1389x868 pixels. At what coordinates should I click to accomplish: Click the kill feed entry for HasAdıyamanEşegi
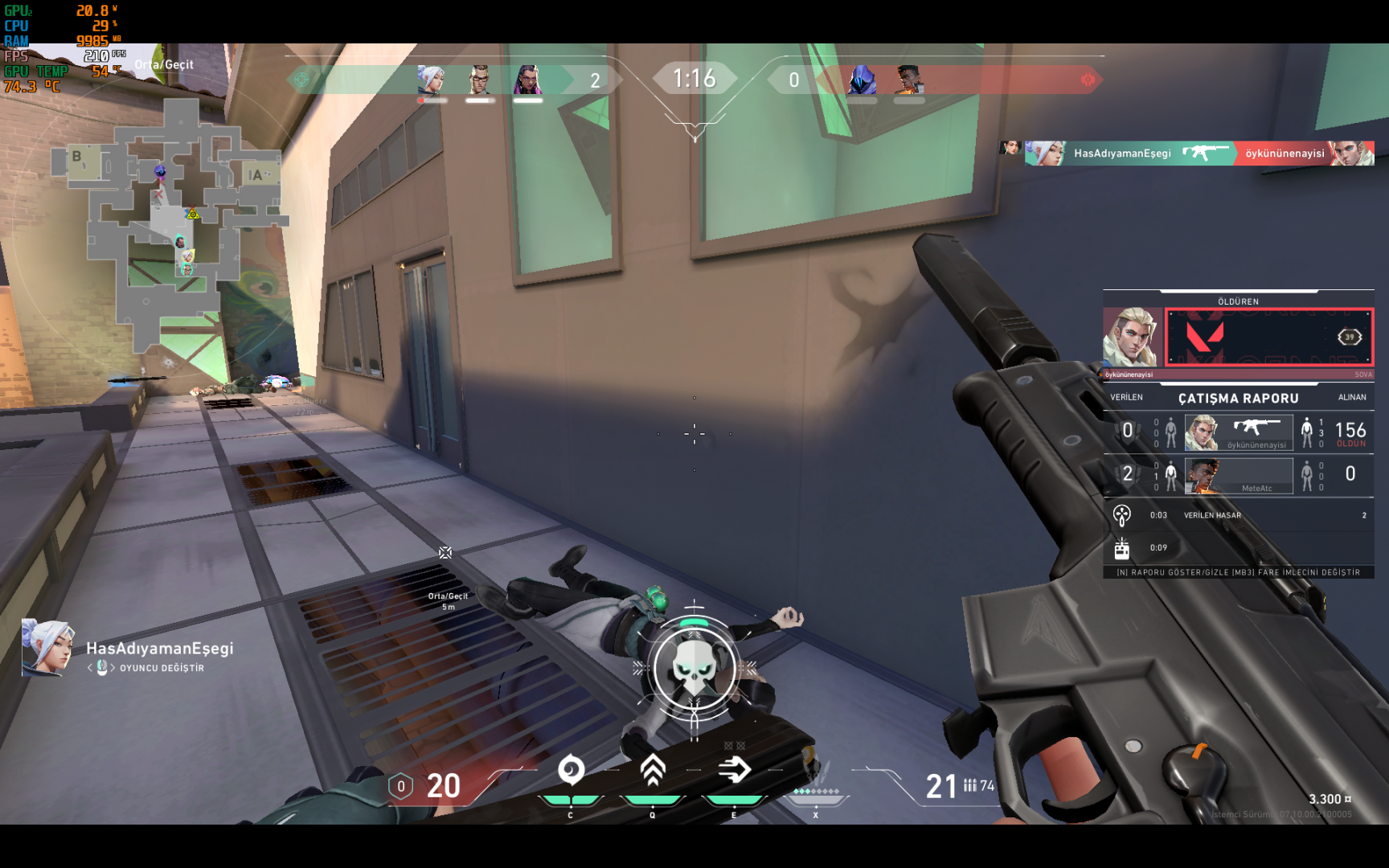coord(1191,153)
